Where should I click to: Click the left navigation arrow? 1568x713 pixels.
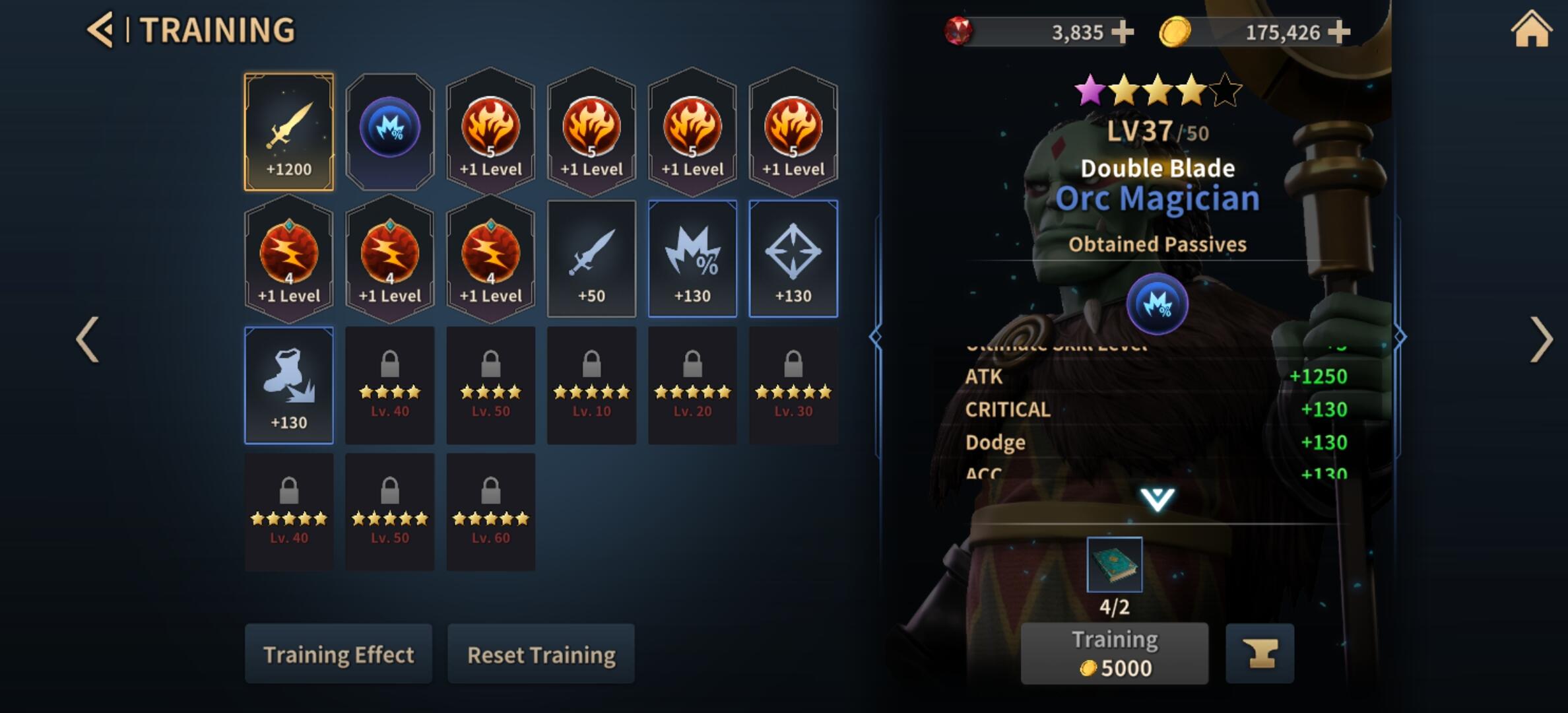86,338
